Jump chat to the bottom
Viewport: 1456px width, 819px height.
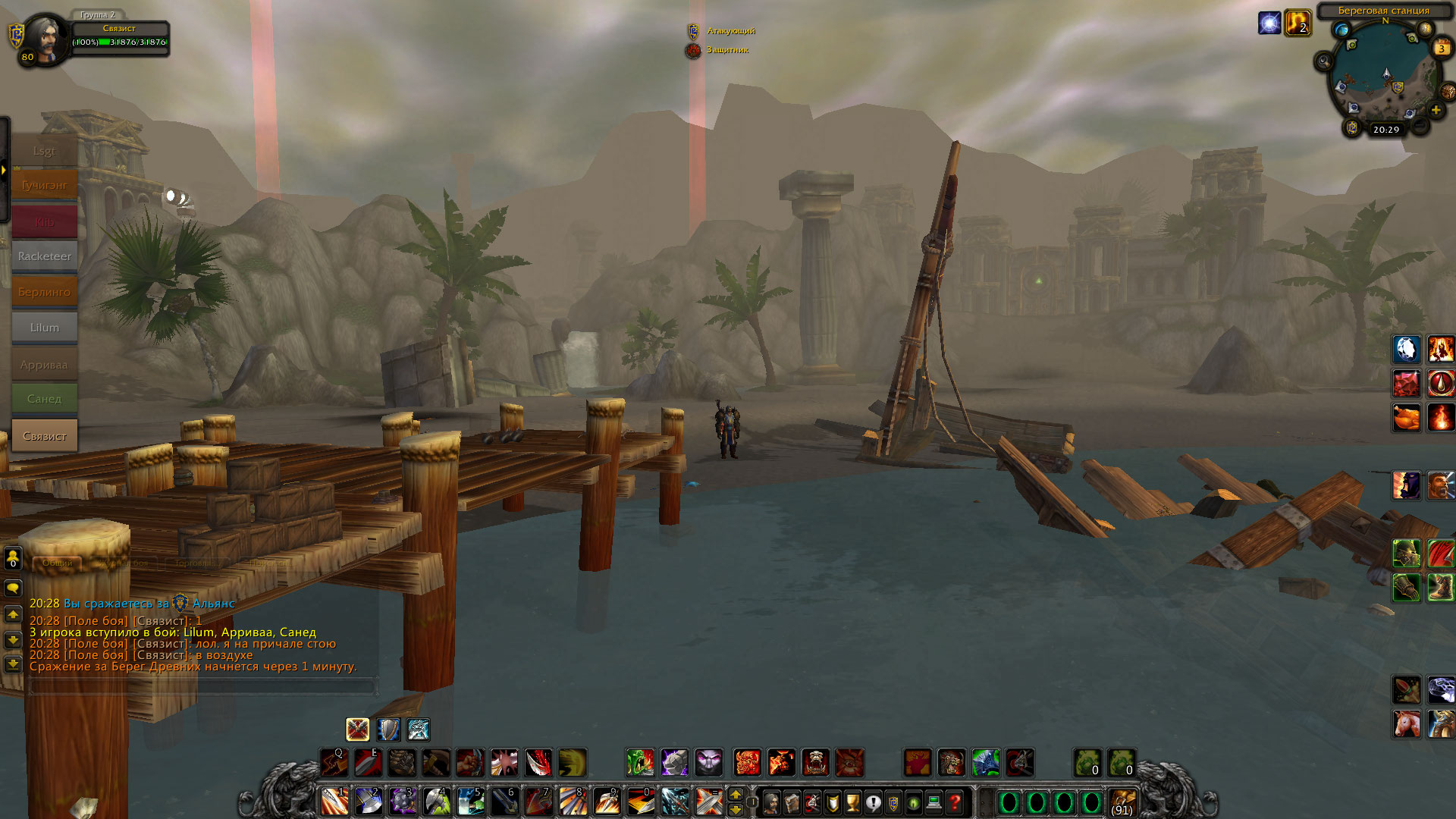pos(13,664)
